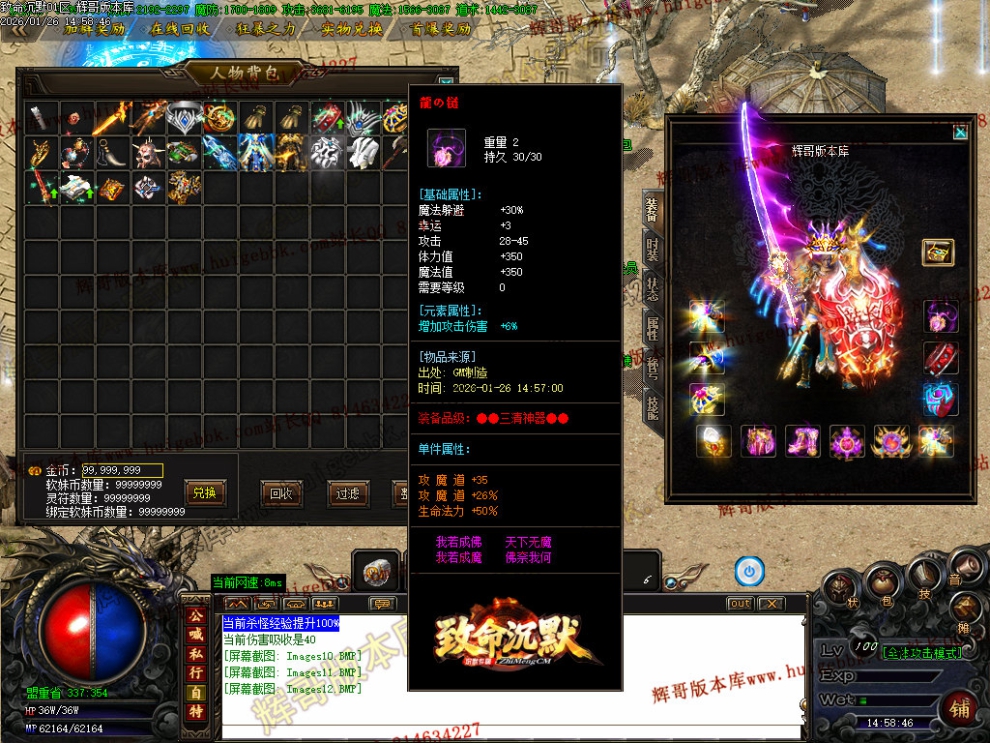Image resolution: width=990 pixels, height=743 pixels.
Task: Select the equipped red bracelet slot
Action: click(x=940, y=357)
